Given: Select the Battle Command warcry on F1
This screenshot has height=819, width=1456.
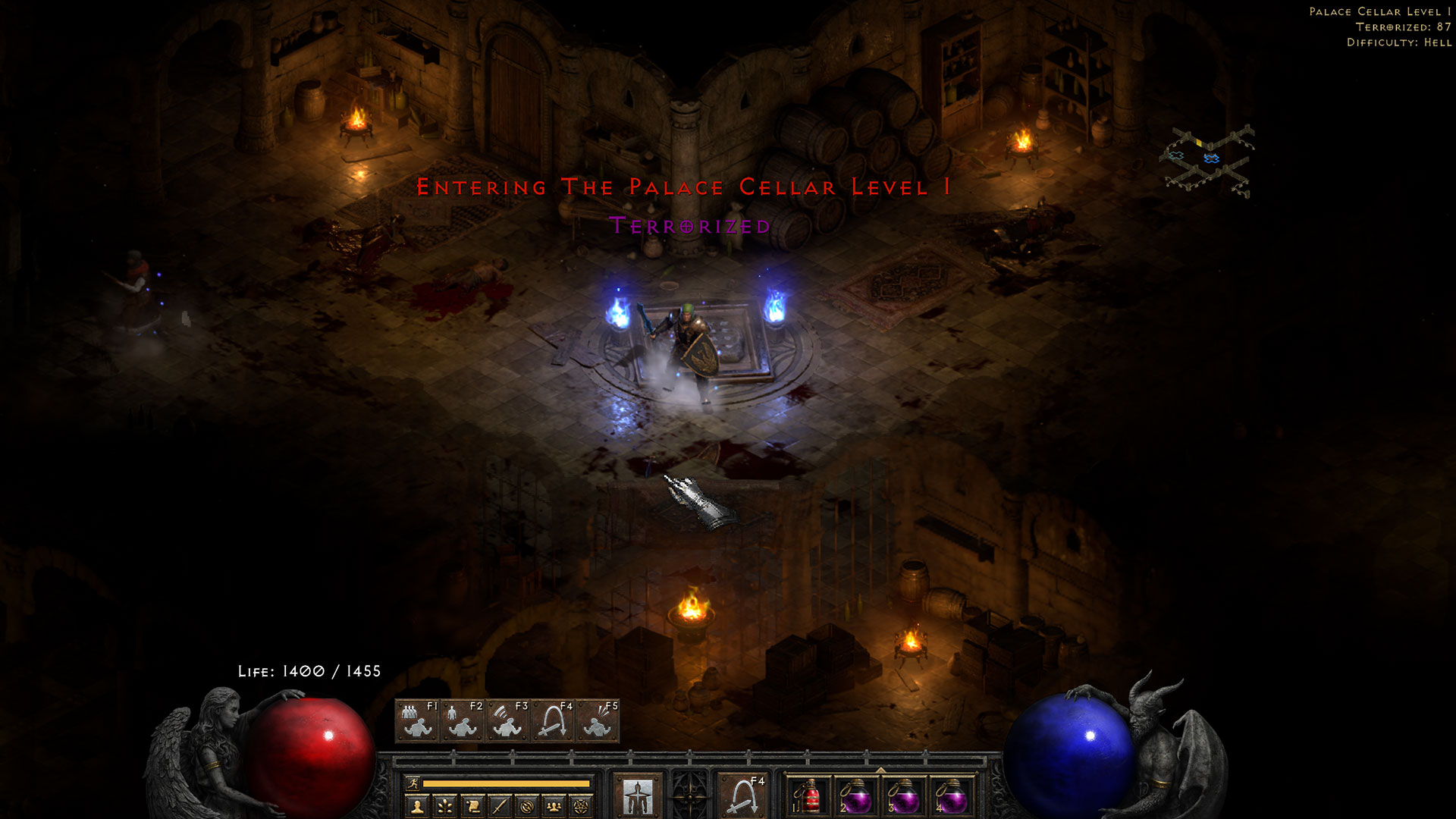Looking at the screenshot, I should (x=416, y=718).
